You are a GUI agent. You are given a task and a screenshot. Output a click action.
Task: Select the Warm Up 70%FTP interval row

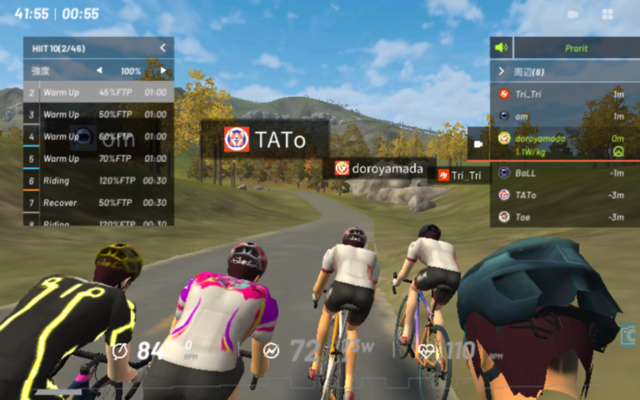coord(98,158)
